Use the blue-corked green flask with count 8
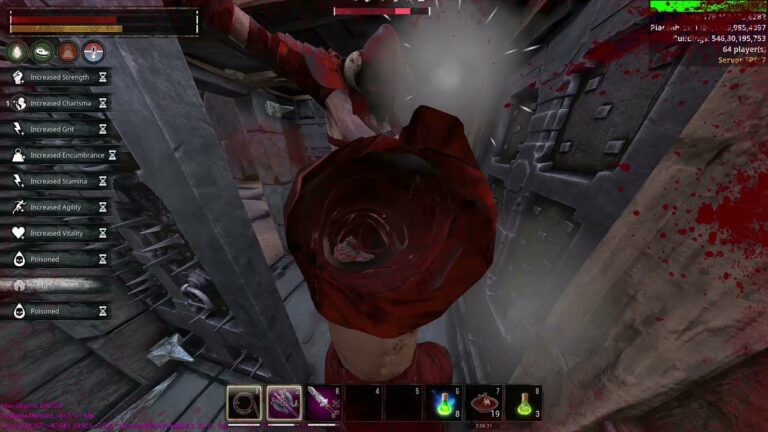Image resolution: width=768 pixels, height=432 pixels. click(x=444, y=403)
